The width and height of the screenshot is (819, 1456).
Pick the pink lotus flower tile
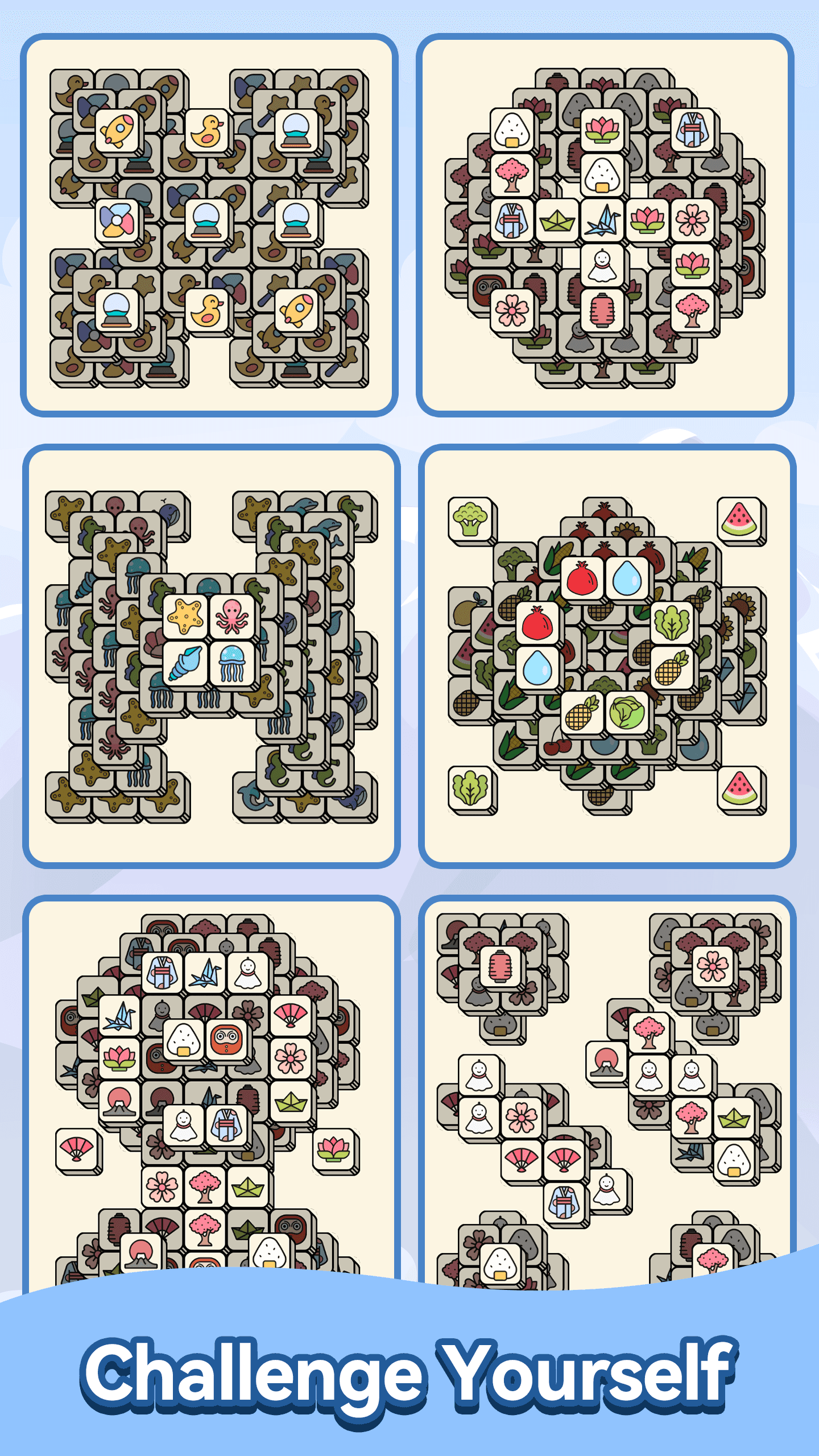coord(602,129)
